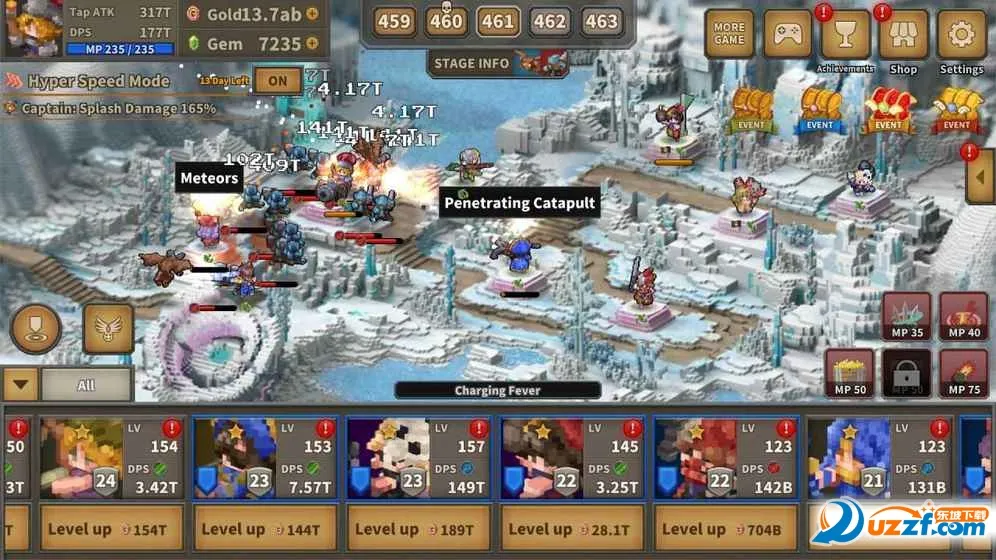Click the winged emblem round button
This screenshot has height=560, width=996.
click(x=108, y=328)
